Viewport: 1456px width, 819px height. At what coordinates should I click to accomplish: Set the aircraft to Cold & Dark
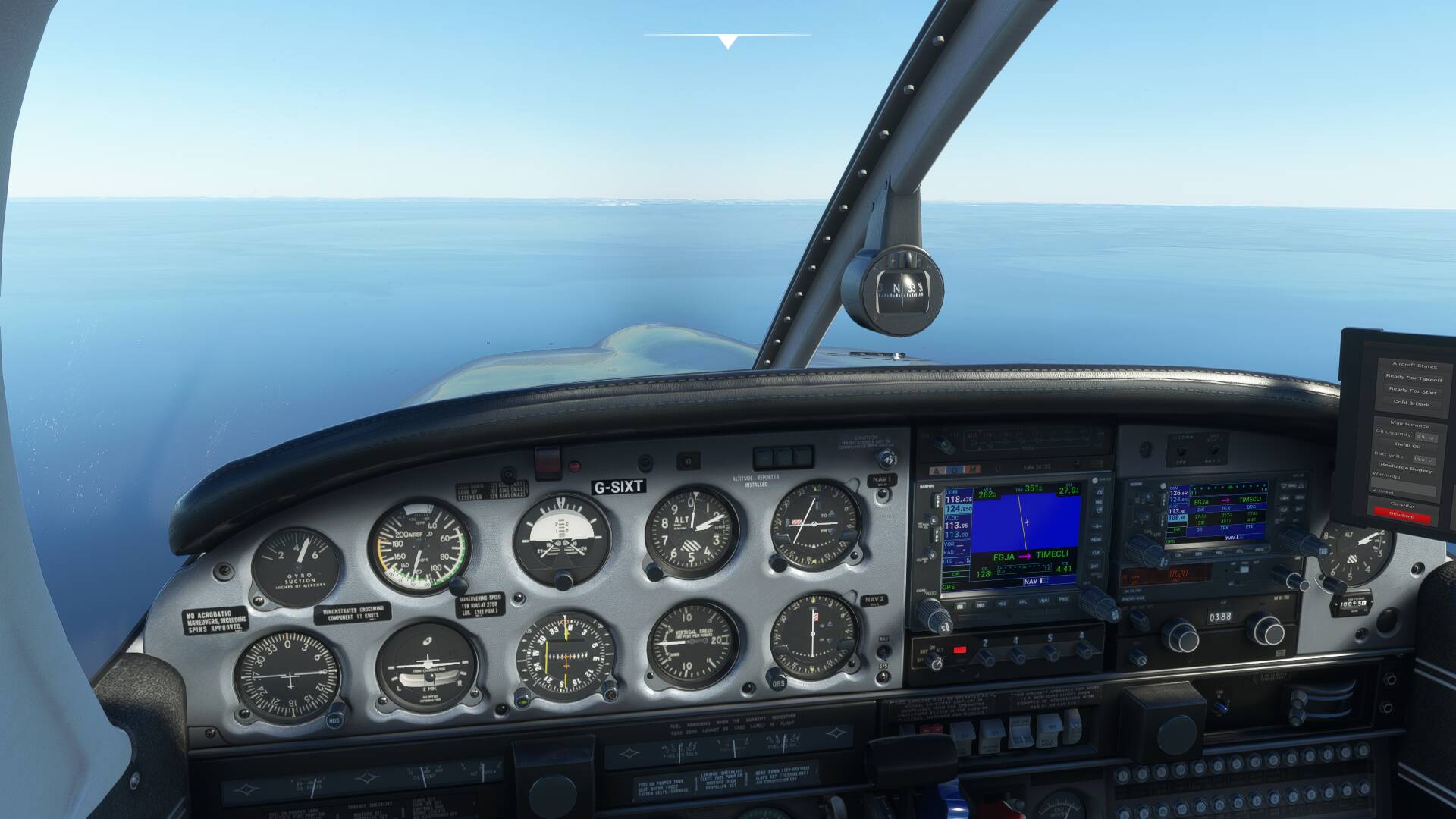pos(1411,403)
